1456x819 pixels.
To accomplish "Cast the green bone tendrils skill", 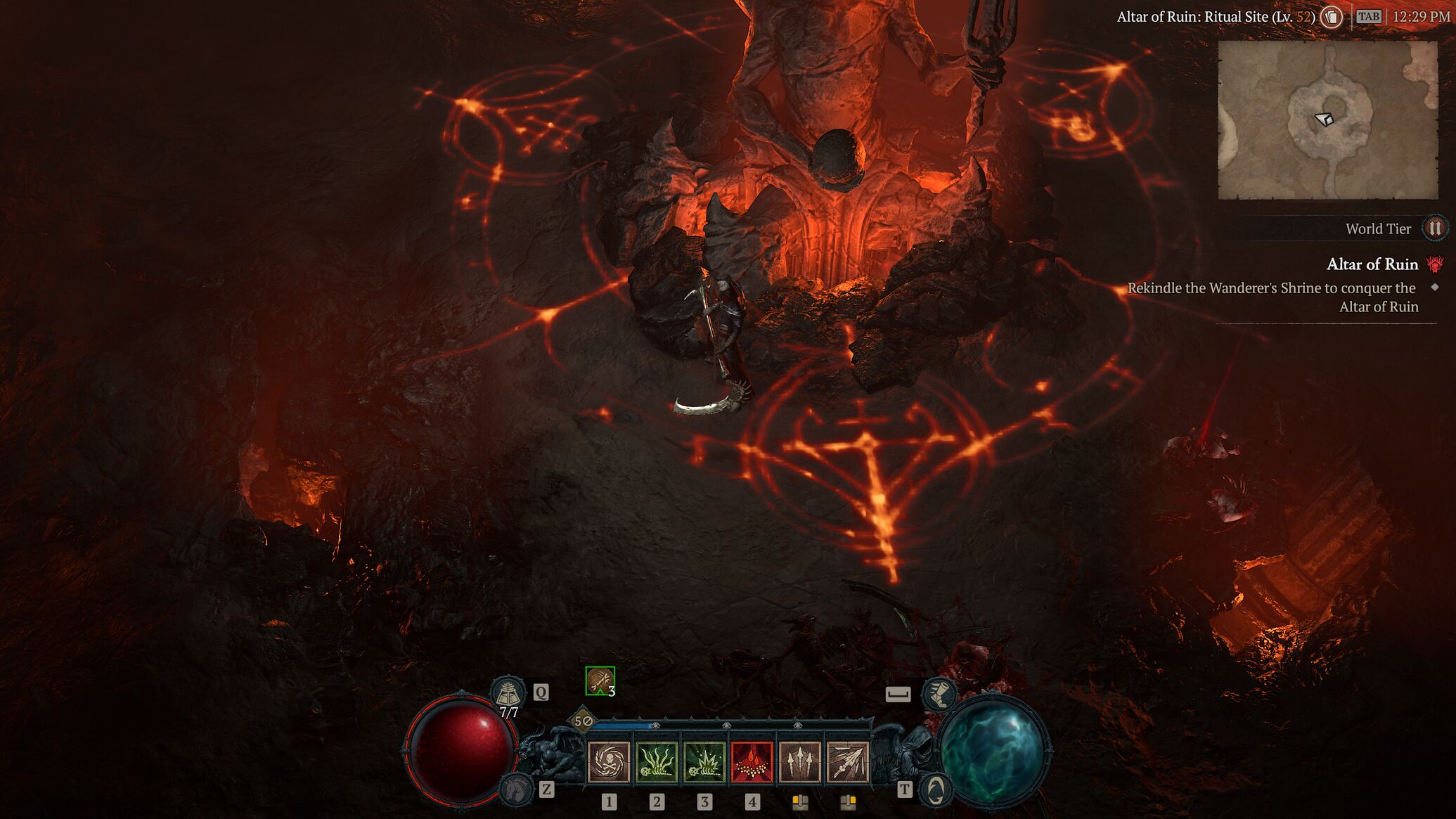I will pyautogui.click(x=656, y=762).
